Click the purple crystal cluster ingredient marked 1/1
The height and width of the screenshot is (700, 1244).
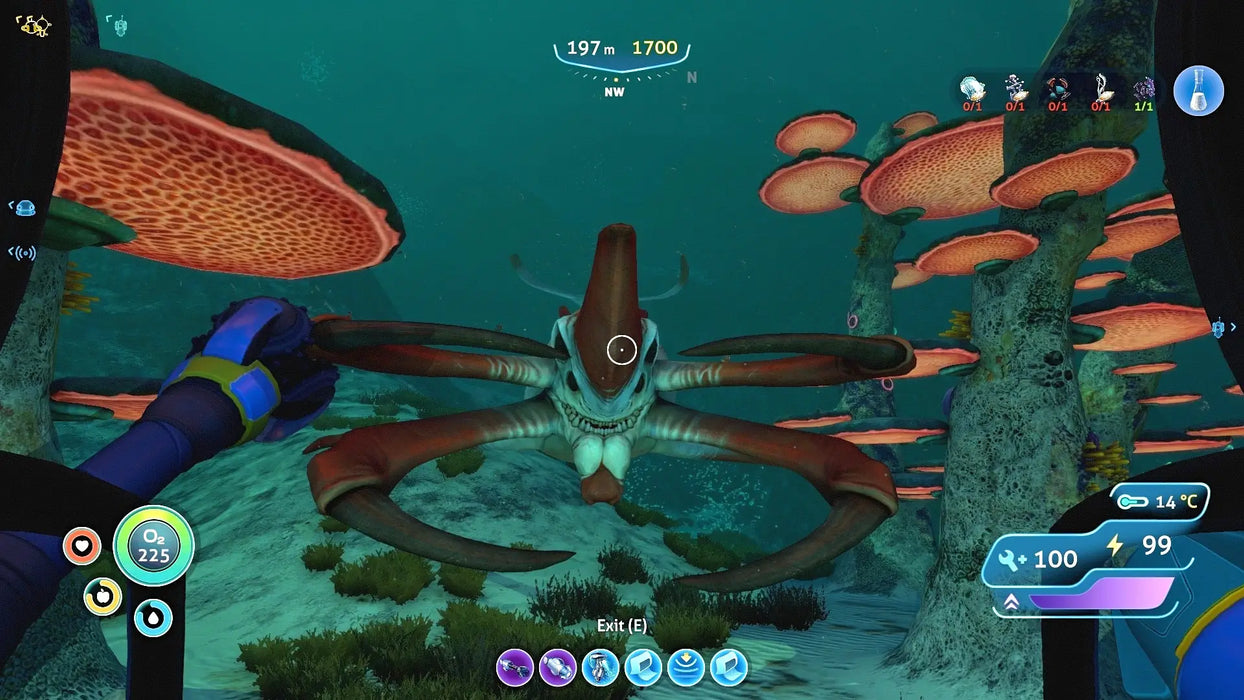tap(1144, 90)
